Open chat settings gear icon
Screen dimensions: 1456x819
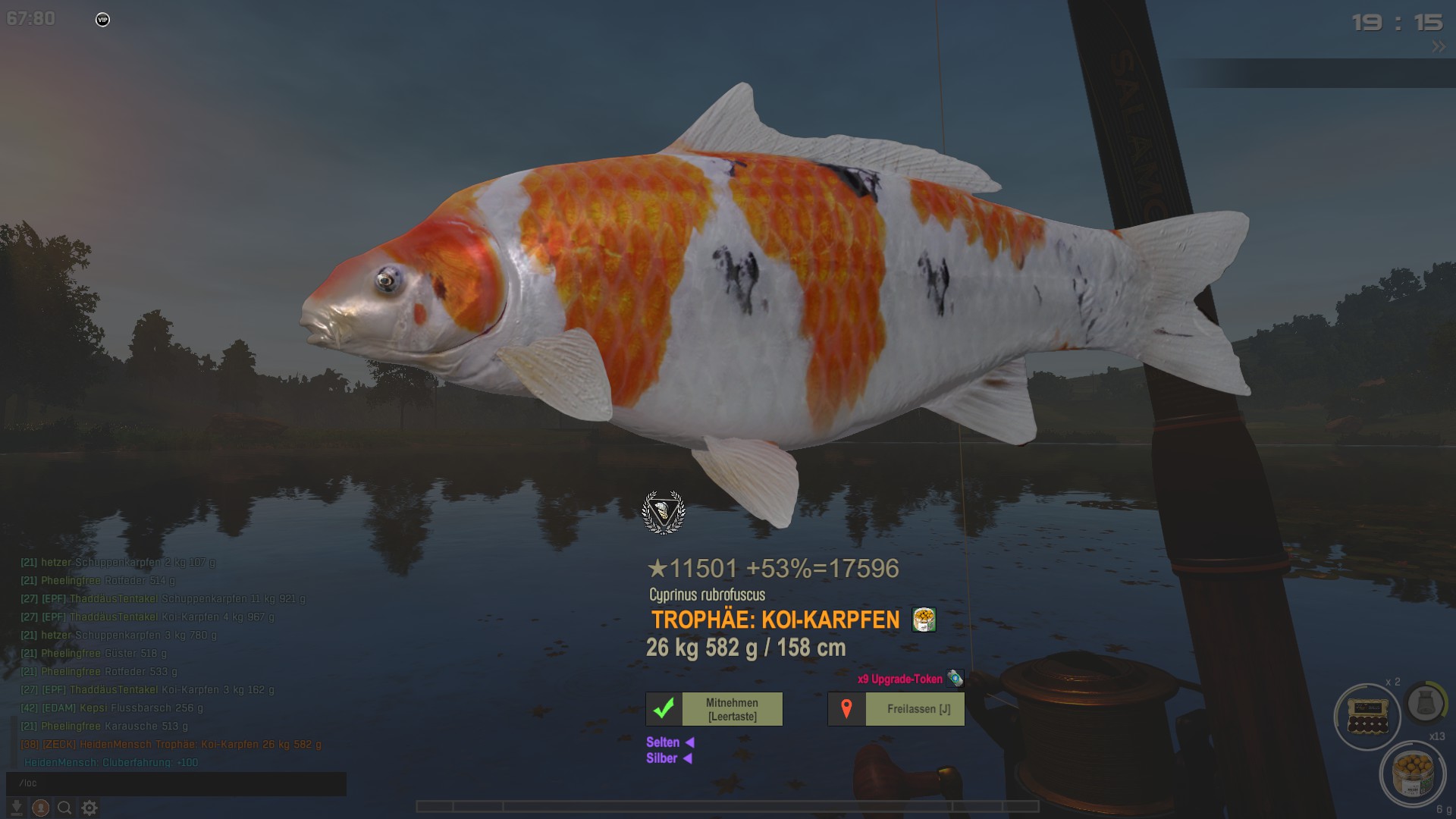(x=89, y=808)
